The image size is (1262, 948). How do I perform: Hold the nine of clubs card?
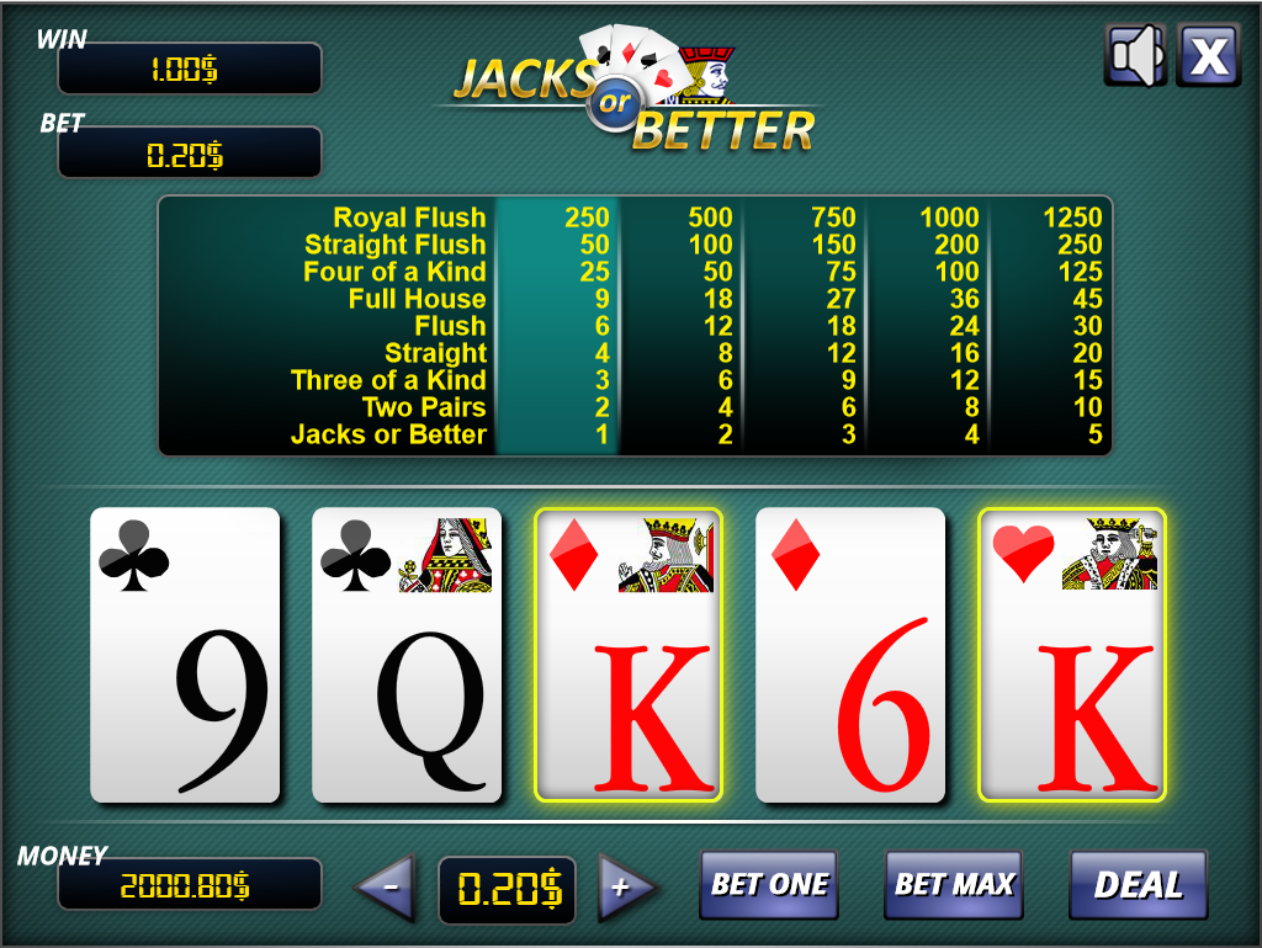(x=185, y=655)
